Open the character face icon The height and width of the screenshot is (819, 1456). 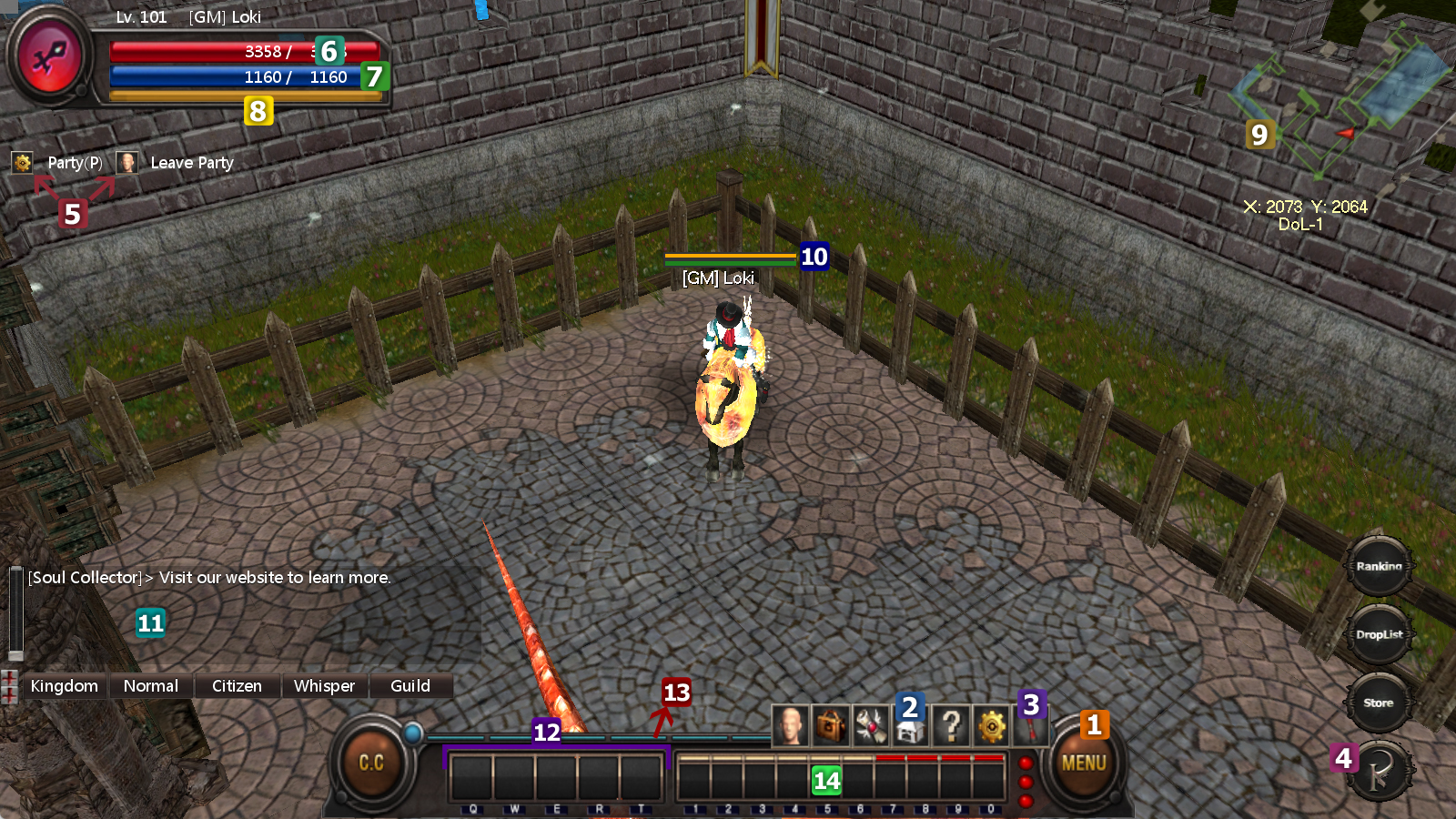click(791, 726)
